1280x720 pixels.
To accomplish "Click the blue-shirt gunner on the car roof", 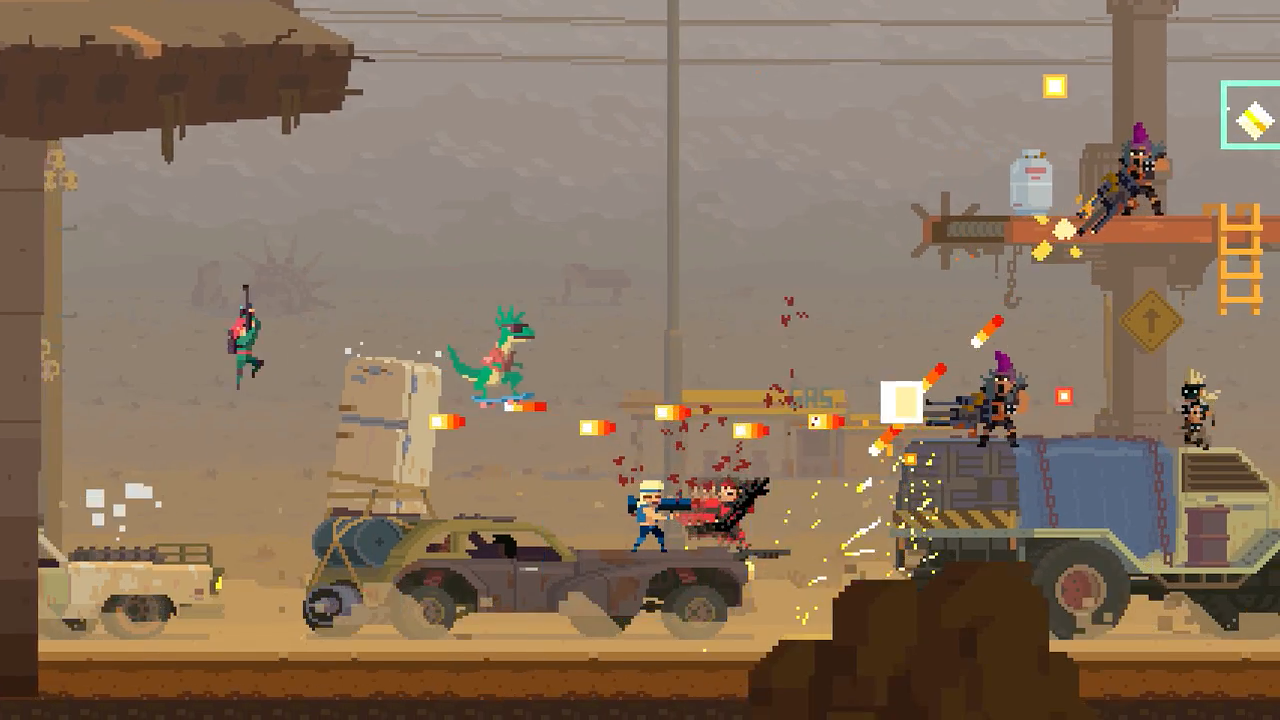I will coord(650,510).
